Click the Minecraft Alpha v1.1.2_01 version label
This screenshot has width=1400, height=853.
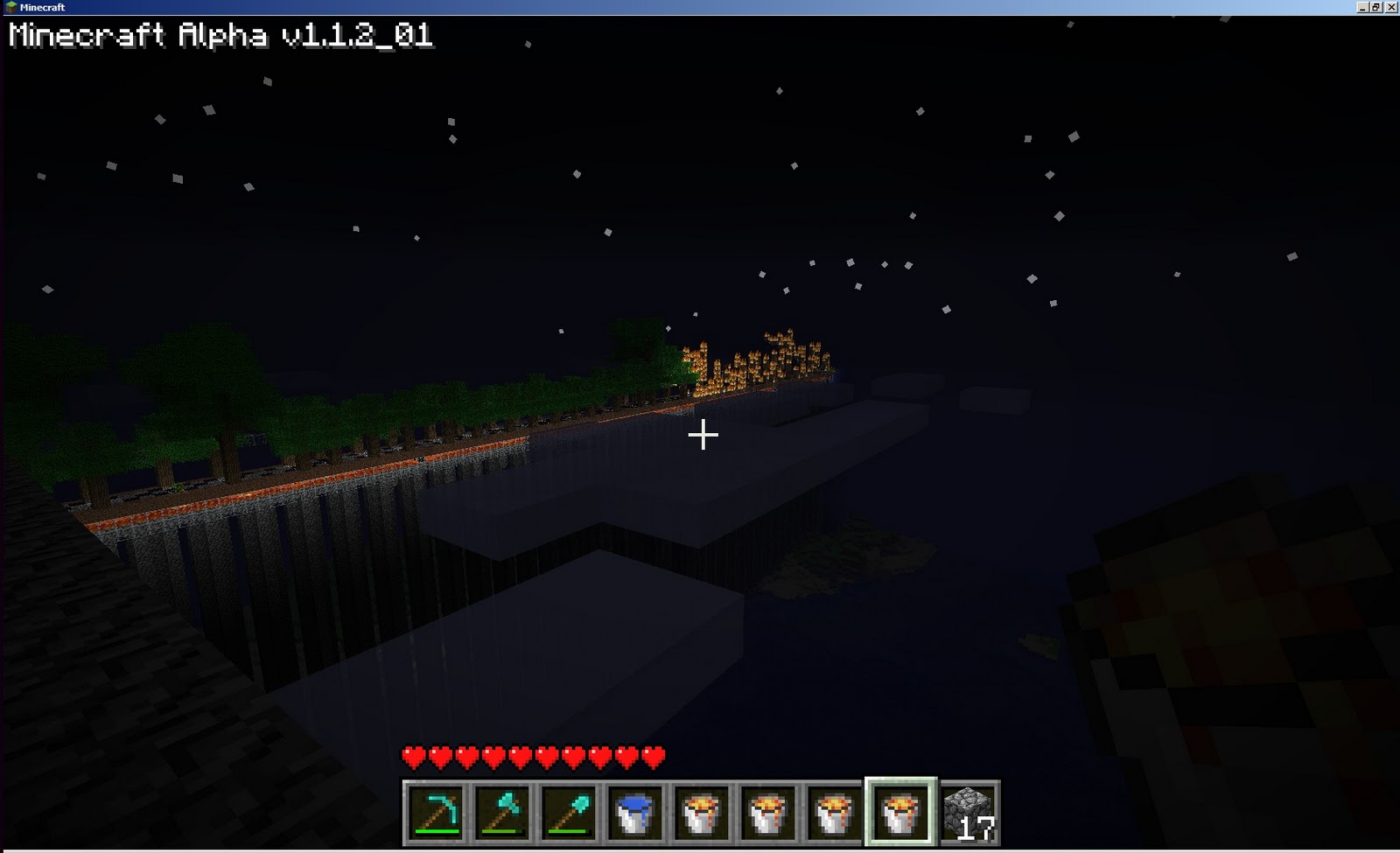(x=219, y=37)
